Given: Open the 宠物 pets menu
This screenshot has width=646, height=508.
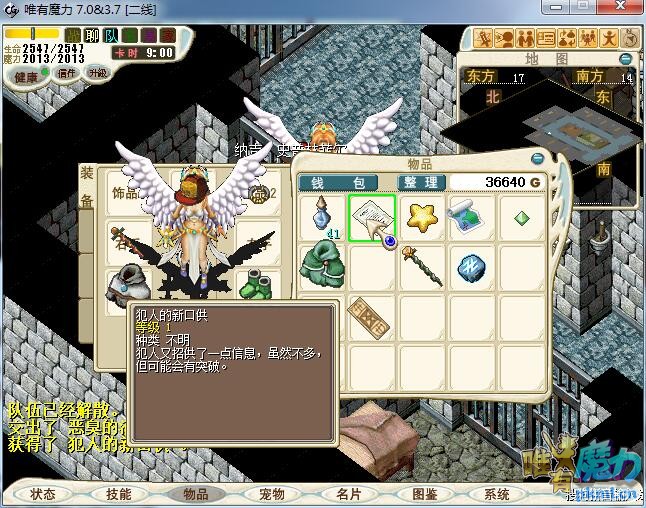Looking at the screenshot, I should tap(272, 494).
